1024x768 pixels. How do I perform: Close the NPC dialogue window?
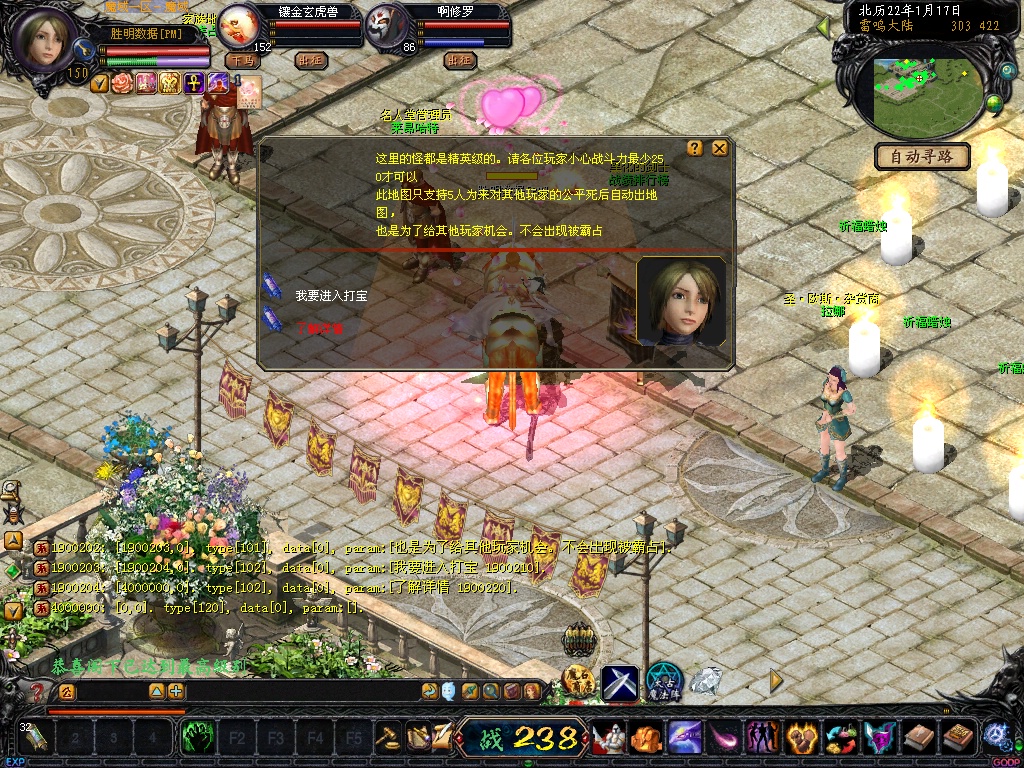coord(719,148)
